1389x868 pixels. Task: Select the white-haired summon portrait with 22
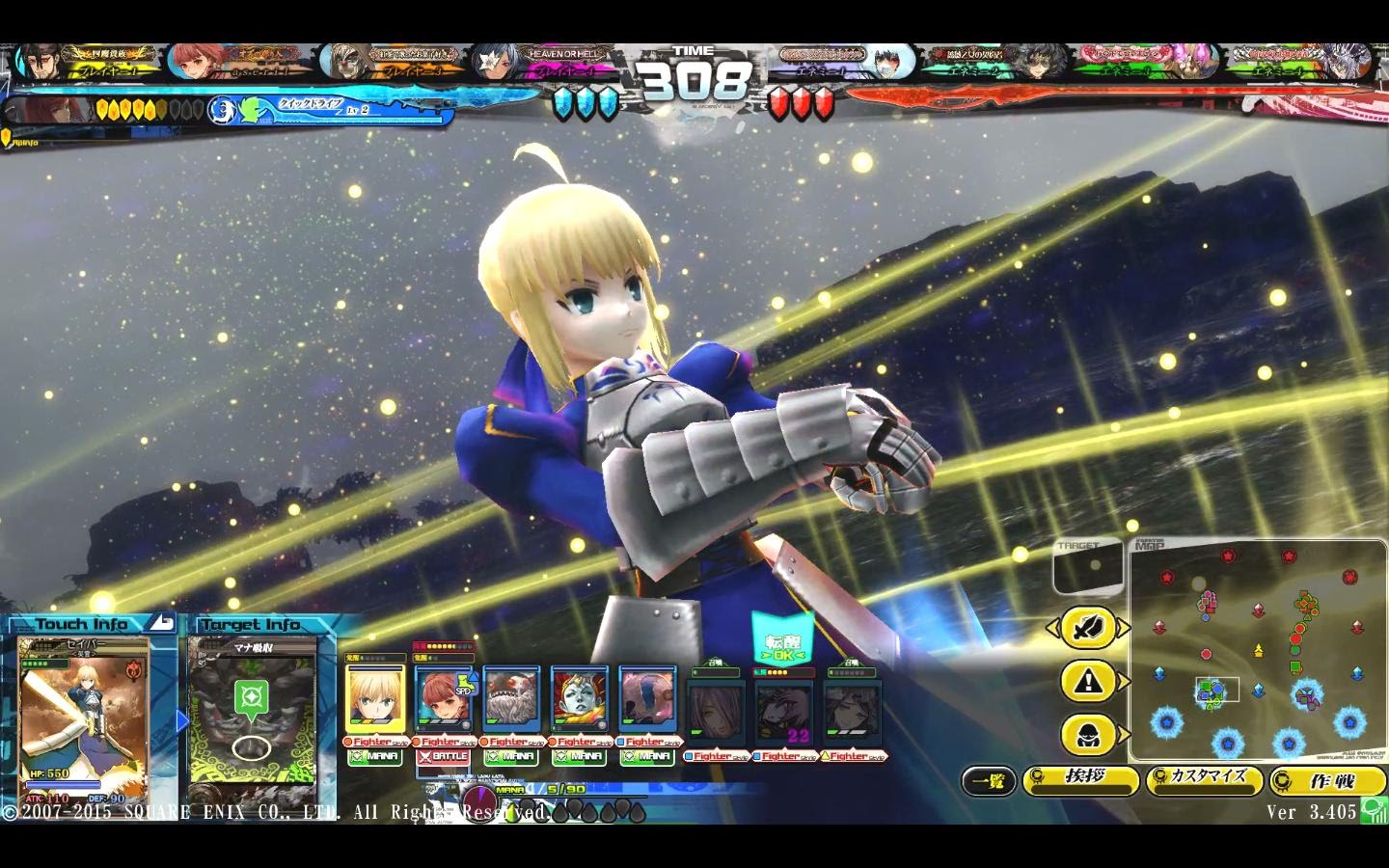coord(784,713)
